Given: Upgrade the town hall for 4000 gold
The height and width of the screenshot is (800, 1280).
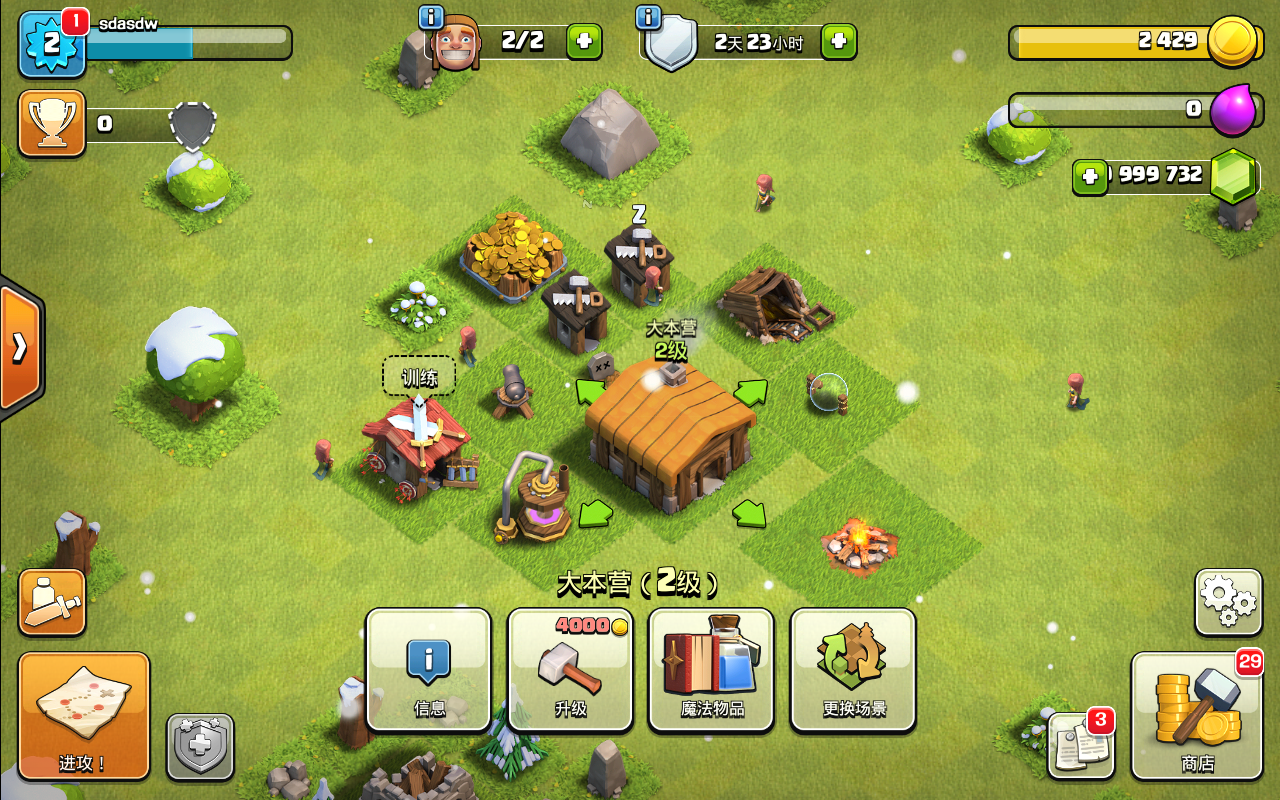Looking at the screenshot, I should point(570,669).
